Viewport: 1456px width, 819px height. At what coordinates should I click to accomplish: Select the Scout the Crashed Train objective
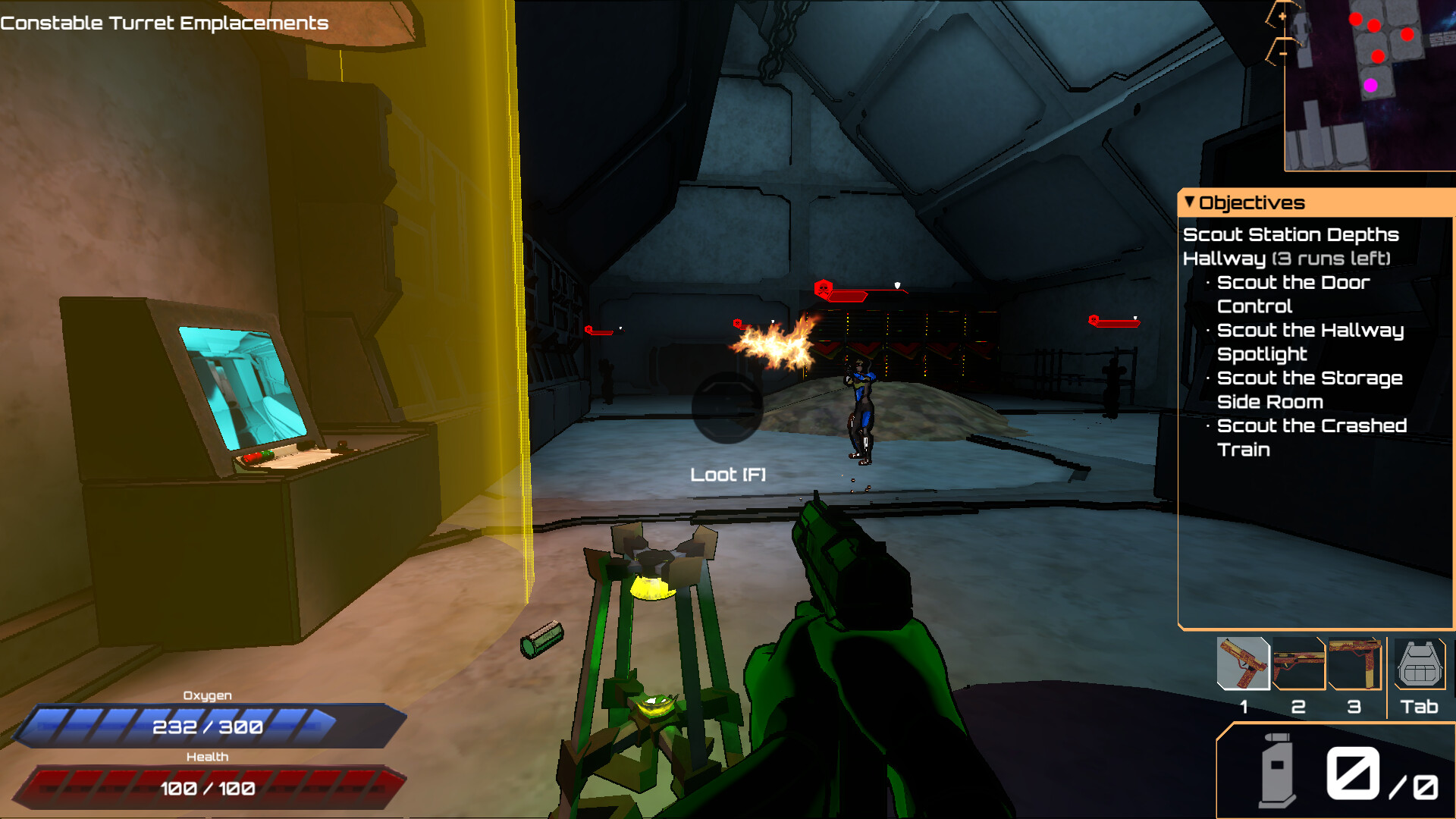(1311, 438)
